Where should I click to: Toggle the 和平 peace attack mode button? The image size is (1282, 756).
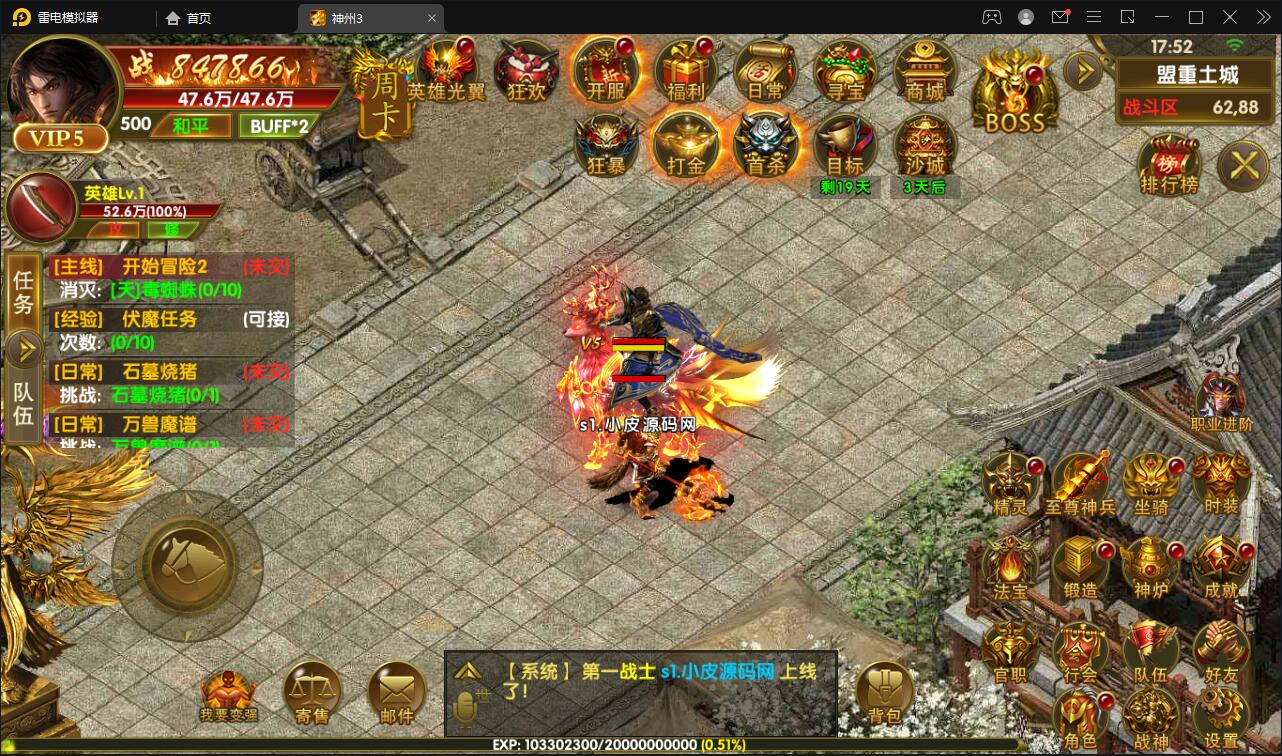tap(190, 126)
